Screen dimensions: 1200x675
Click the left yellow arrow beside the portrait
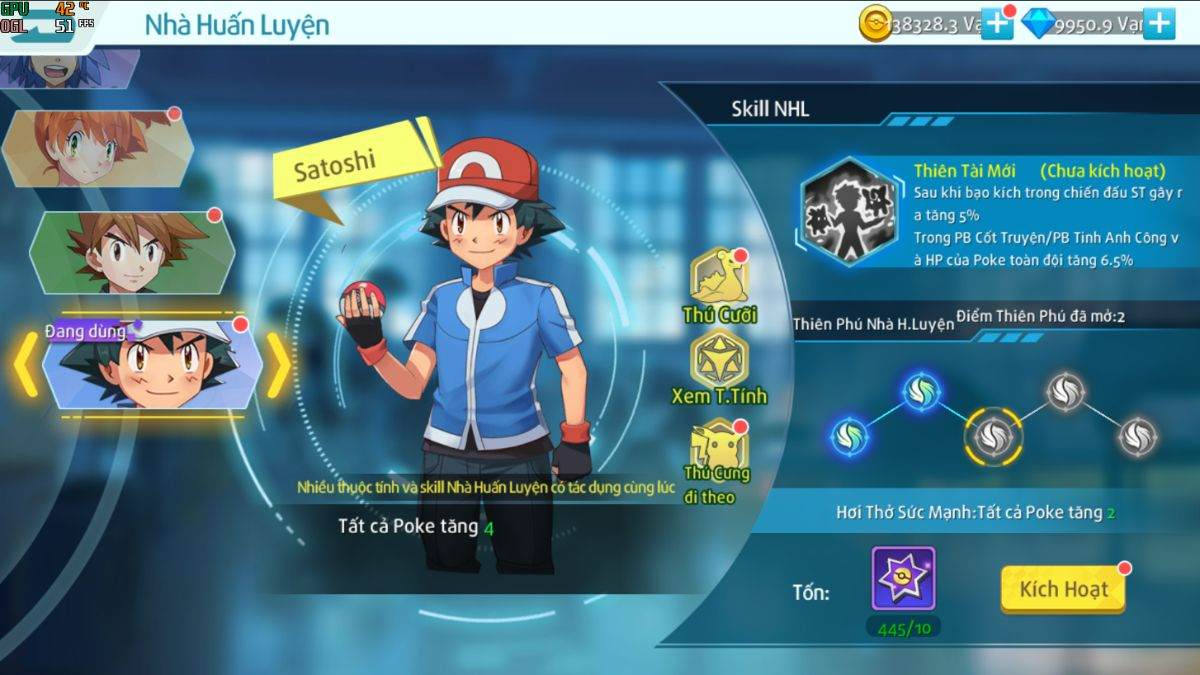[24, 366]
